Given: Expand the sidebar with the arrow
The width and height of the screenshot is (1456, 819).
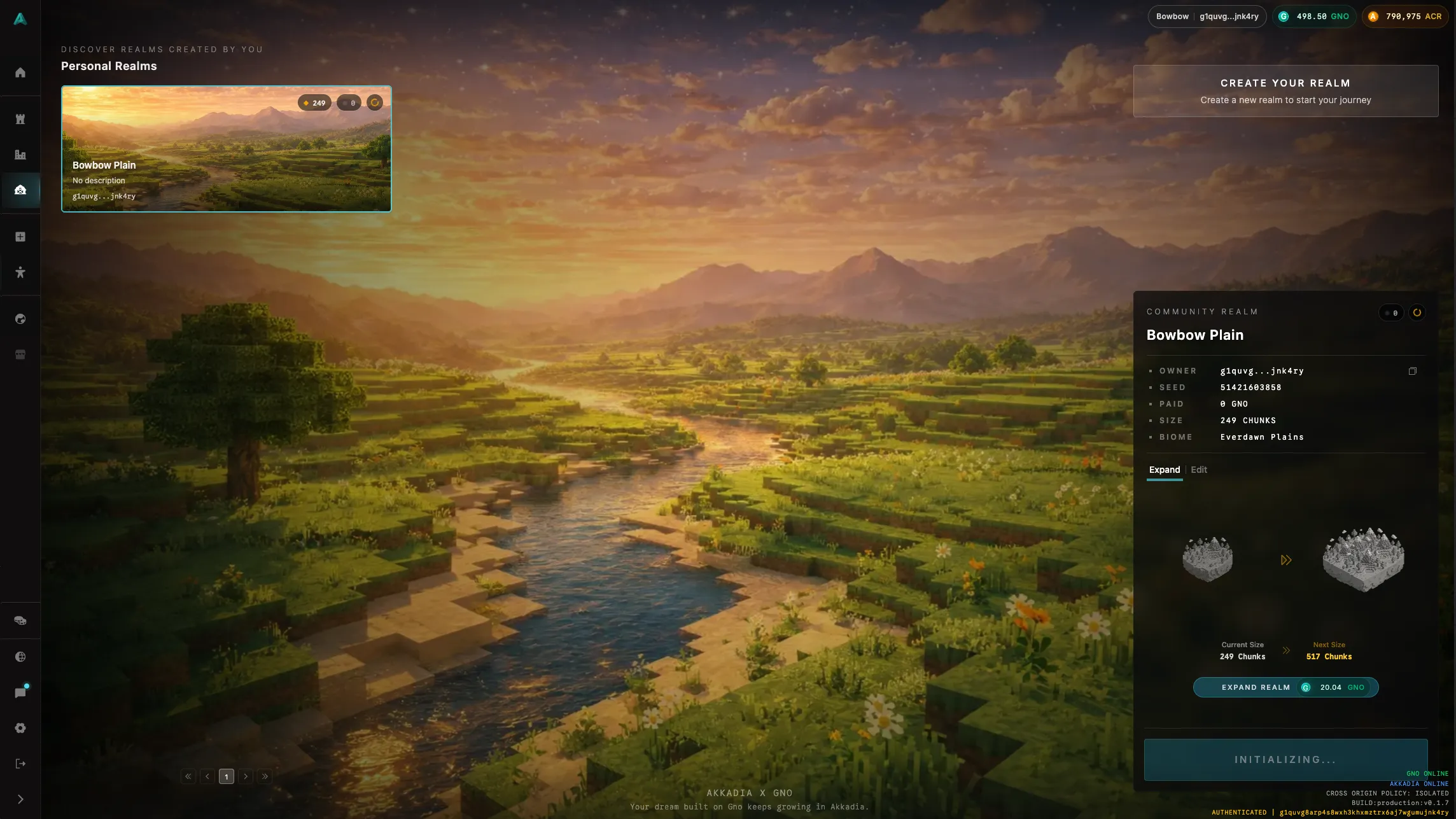Looking at the screenshot, I should coord(20,799).
